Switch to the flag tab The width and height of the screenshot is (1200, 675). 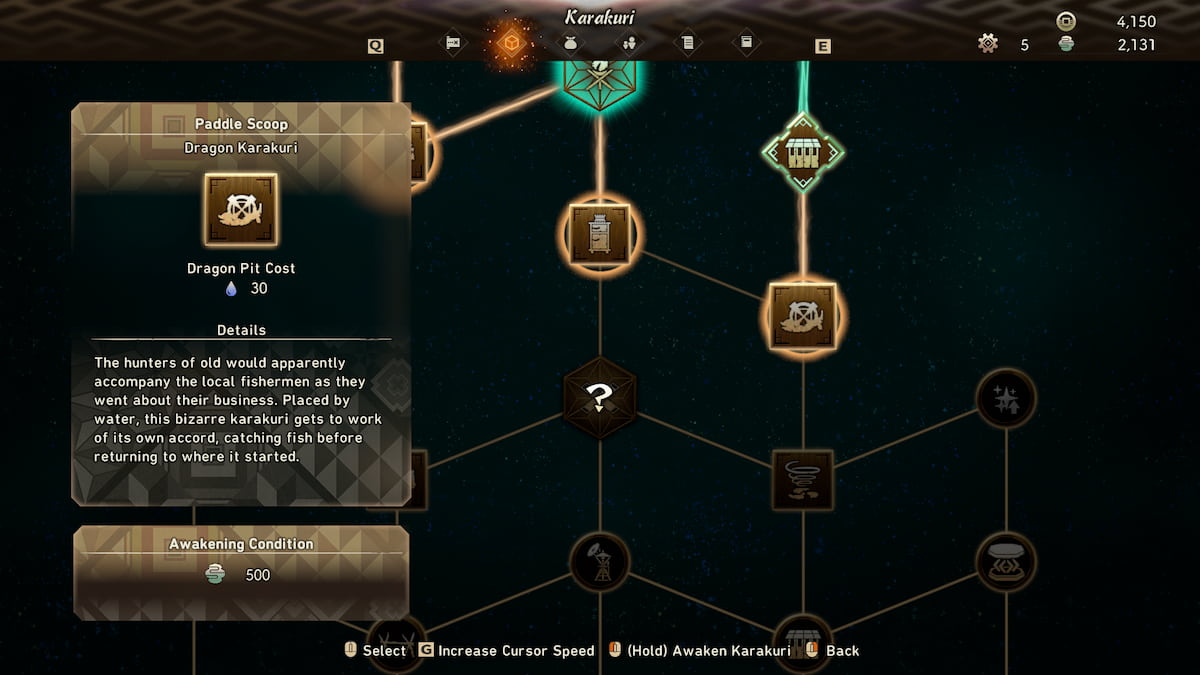tap(453, 43)
